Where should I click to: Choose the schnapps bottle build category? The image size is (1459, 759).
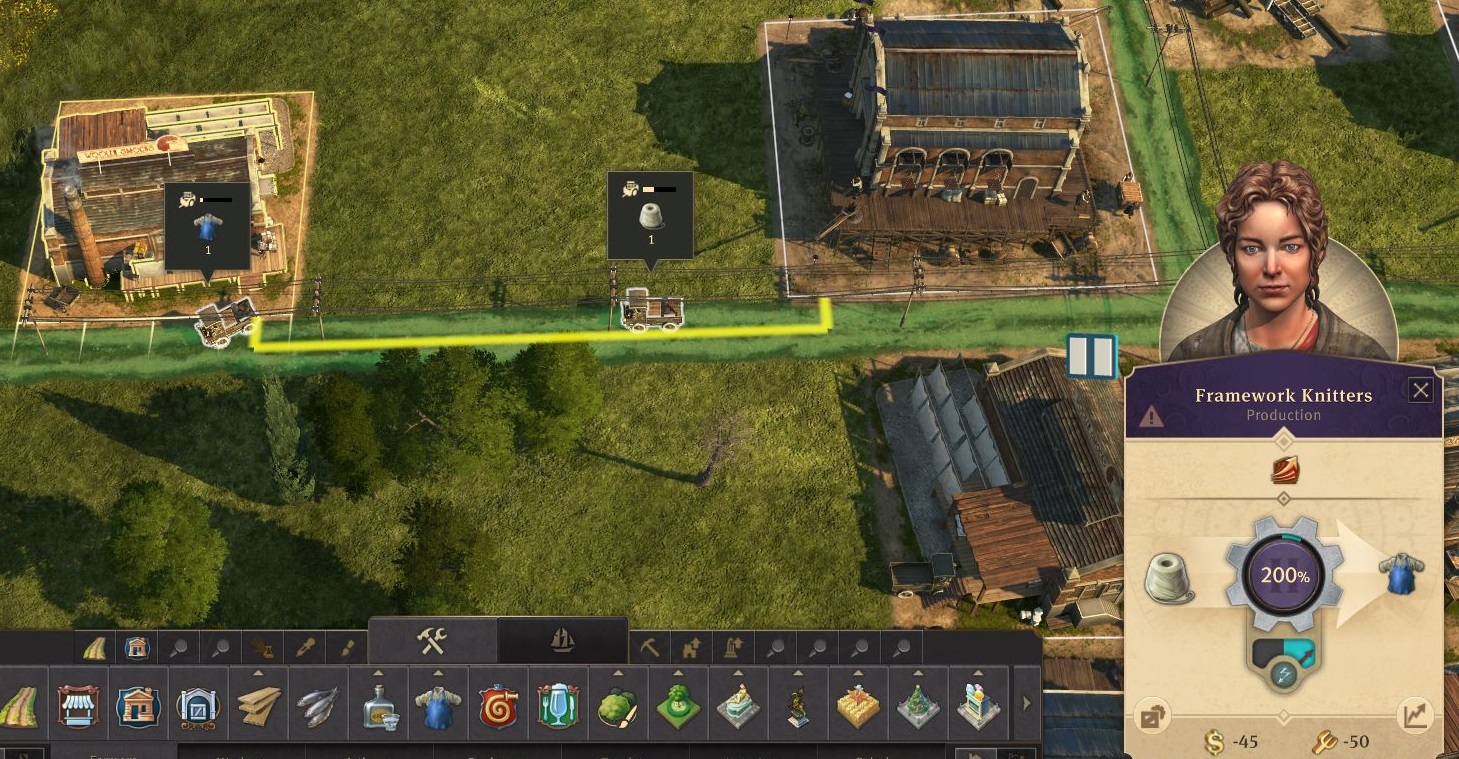click(379, 707)
